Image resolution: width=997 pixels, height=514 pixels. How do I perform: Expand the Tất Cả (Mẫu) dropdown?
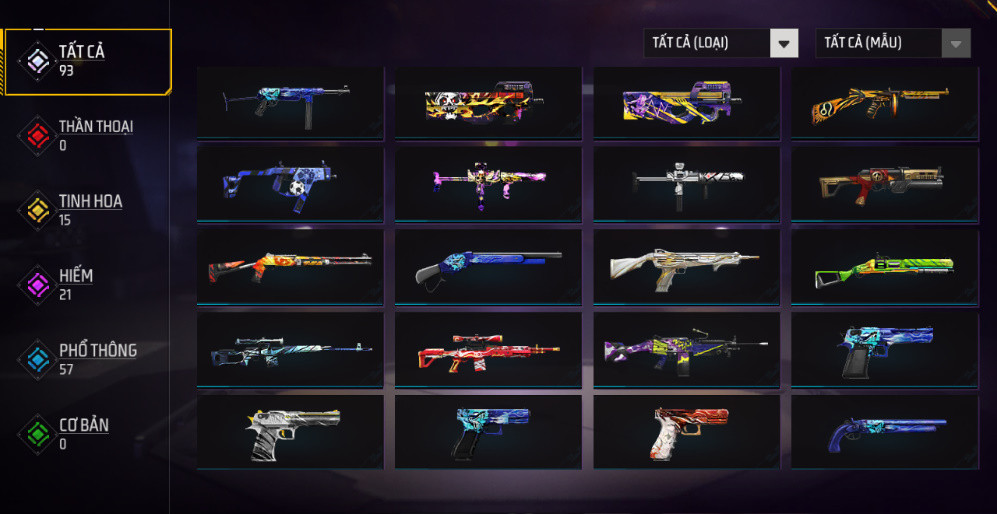(x=892, y=43)
